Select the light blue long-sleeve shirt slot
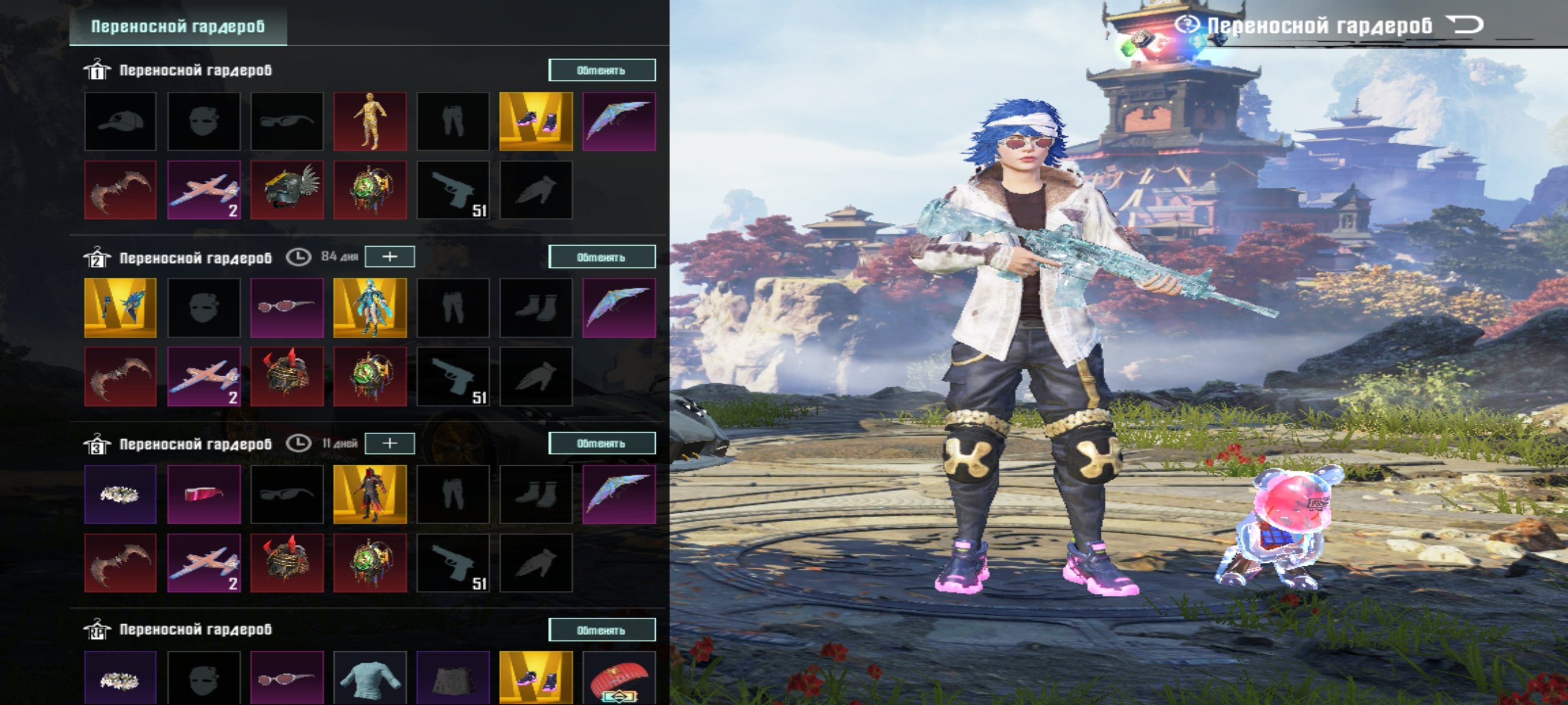 tap(369, 678)
